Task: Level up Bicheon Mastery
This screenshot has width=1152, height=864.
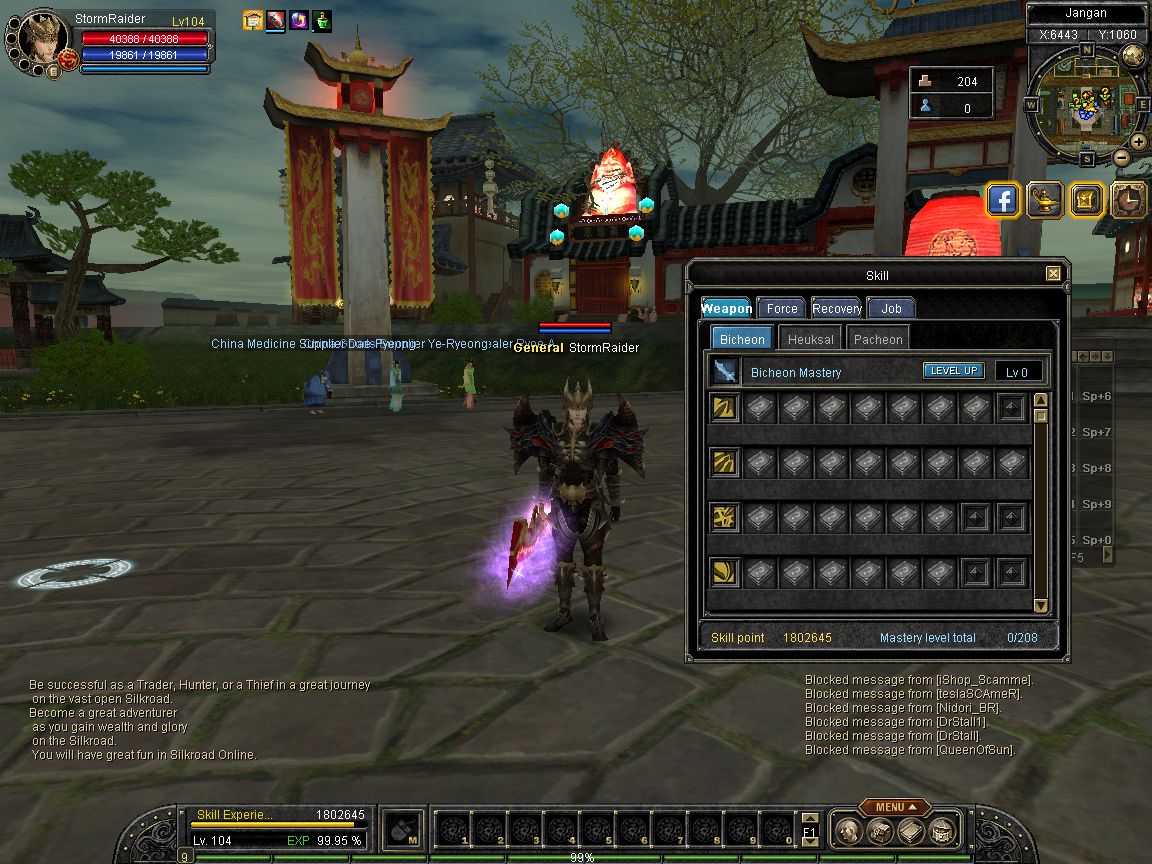Action: click(953, 371)
